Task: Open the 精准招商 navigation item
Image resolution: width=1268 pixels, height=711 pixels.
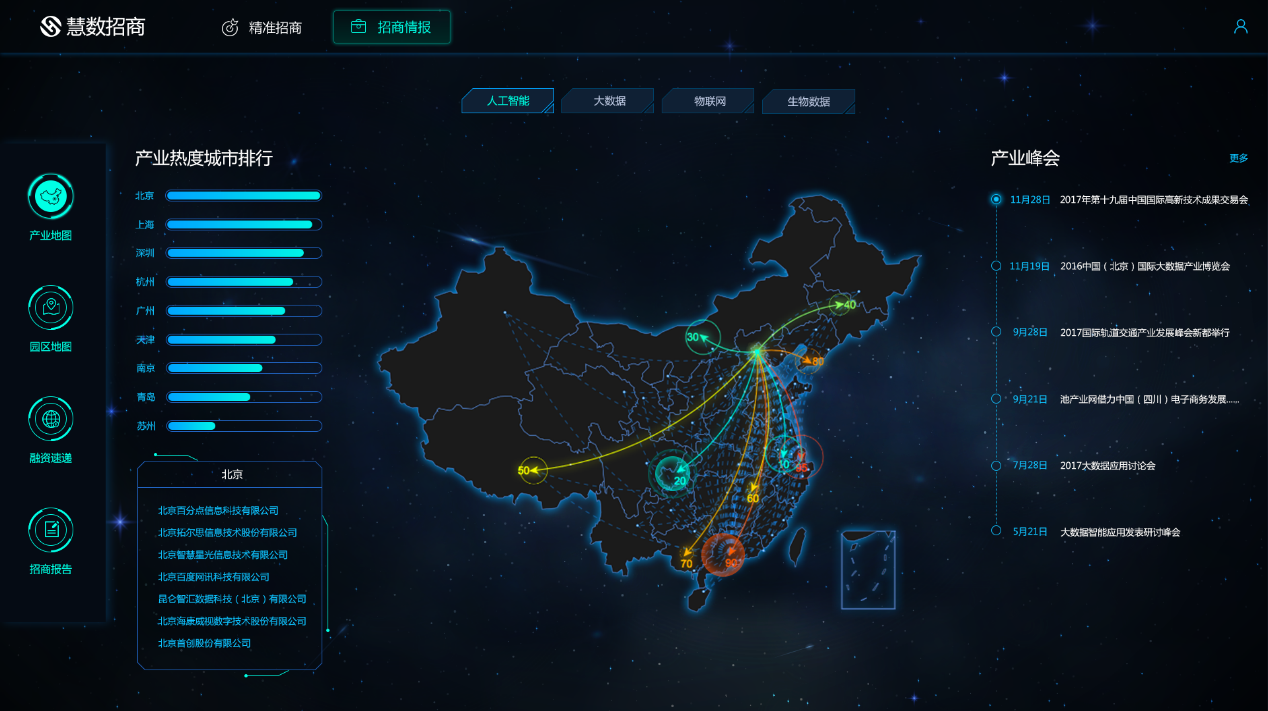Action: coord(262,28)
